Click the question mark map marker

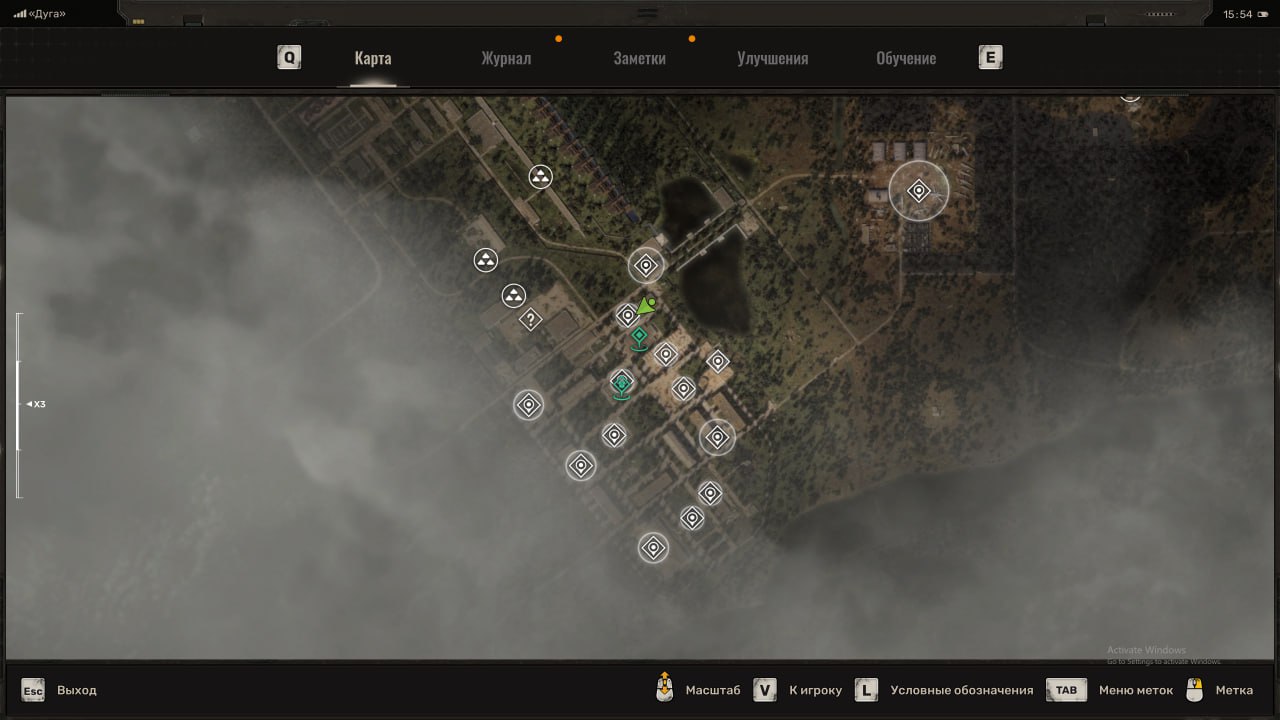click(531, 320)
